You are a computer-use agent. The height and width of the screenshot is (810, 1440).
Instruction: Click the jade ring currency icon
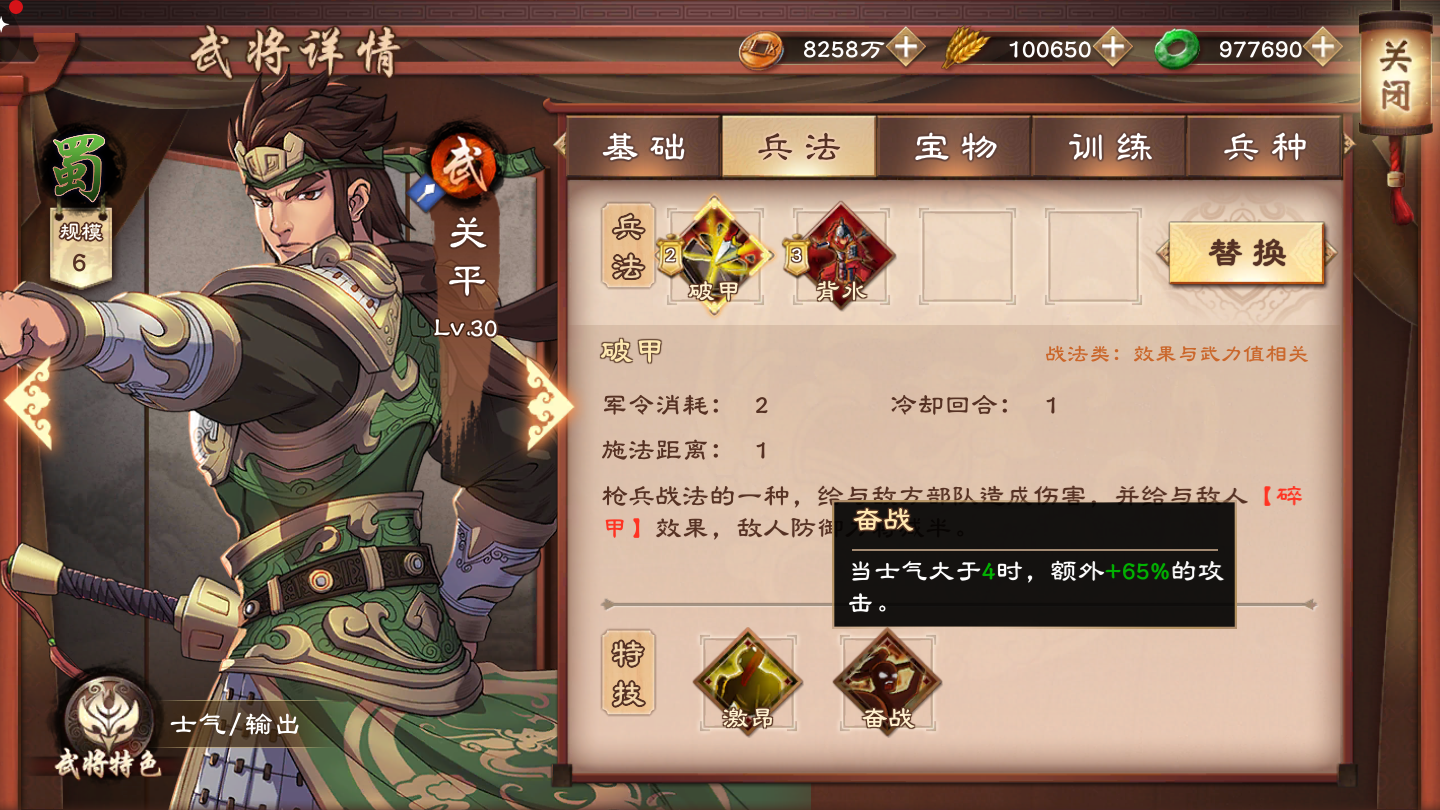[x=1178, y=46]
